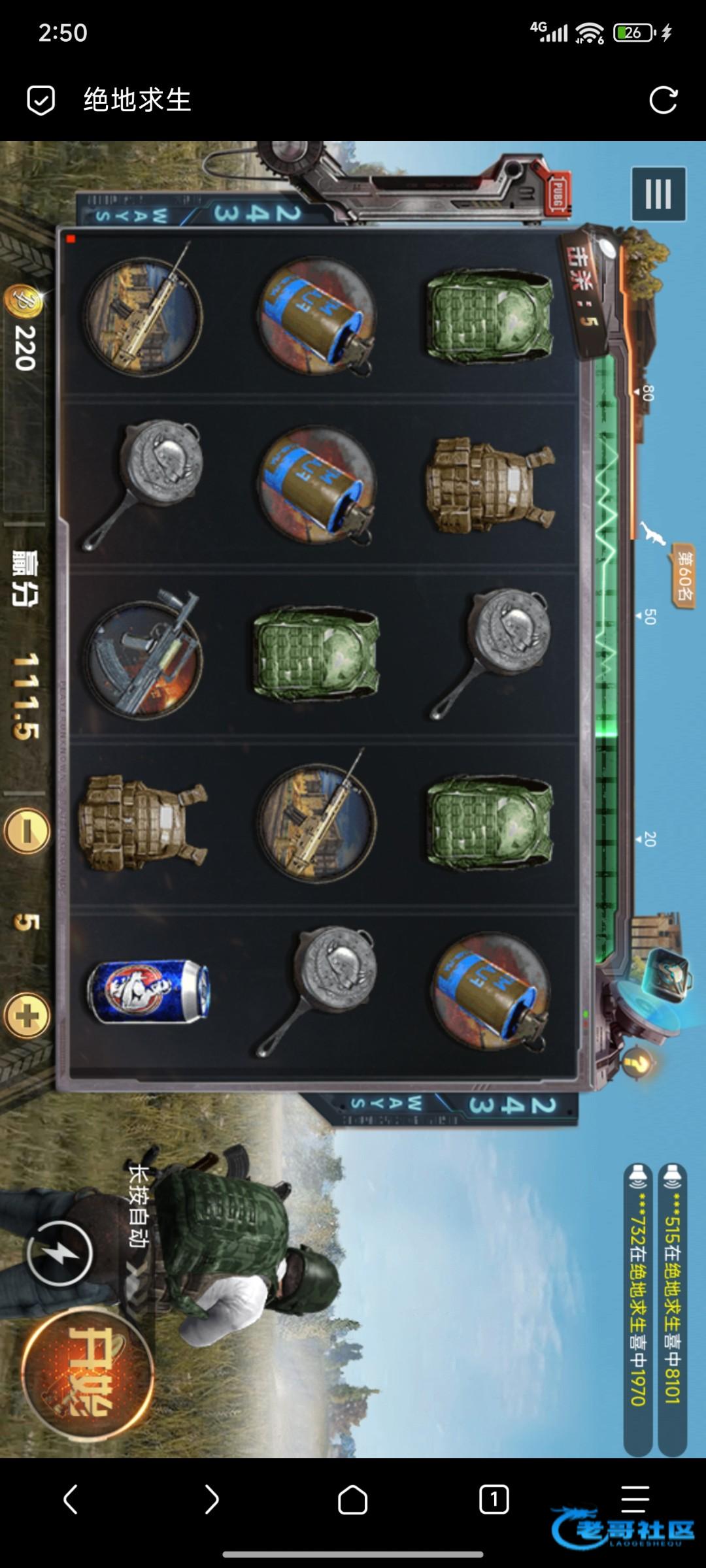Click the shield security icon
This screenshot has width=706, height=1568.
point(41,101)
